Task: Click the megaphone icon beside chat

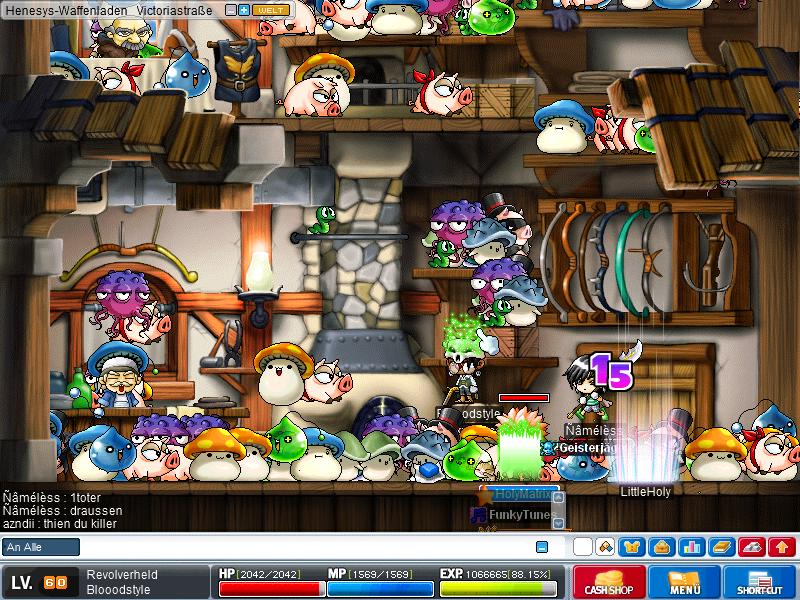Action: pyautogui.click(x=604, y=547)
